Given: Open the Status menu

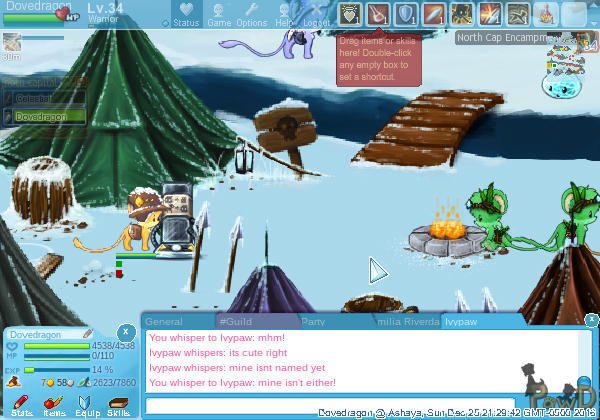Looking at the screenshot, I should click(186, 16).
